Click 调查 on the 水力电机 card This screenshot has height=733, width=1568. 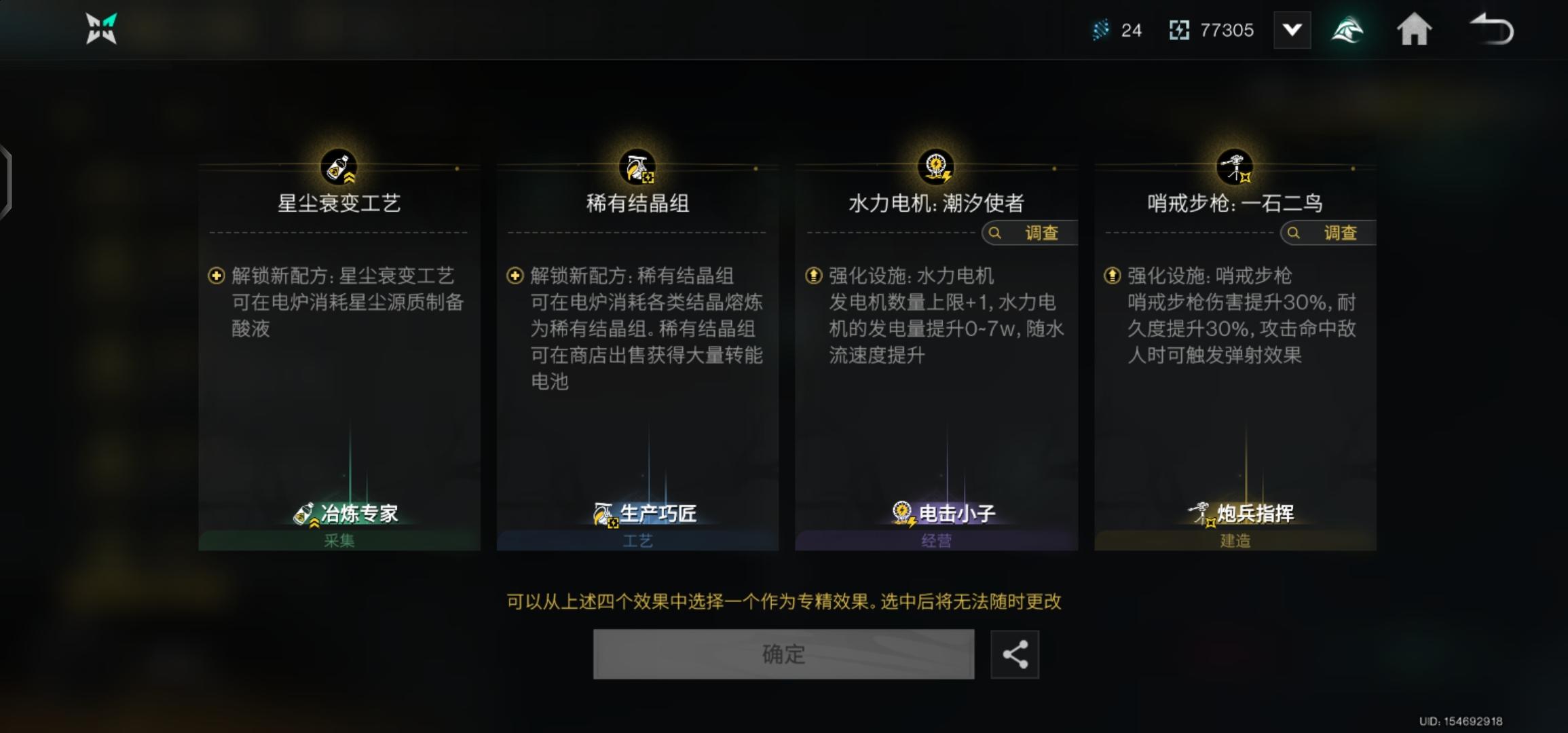[1029, 233]
